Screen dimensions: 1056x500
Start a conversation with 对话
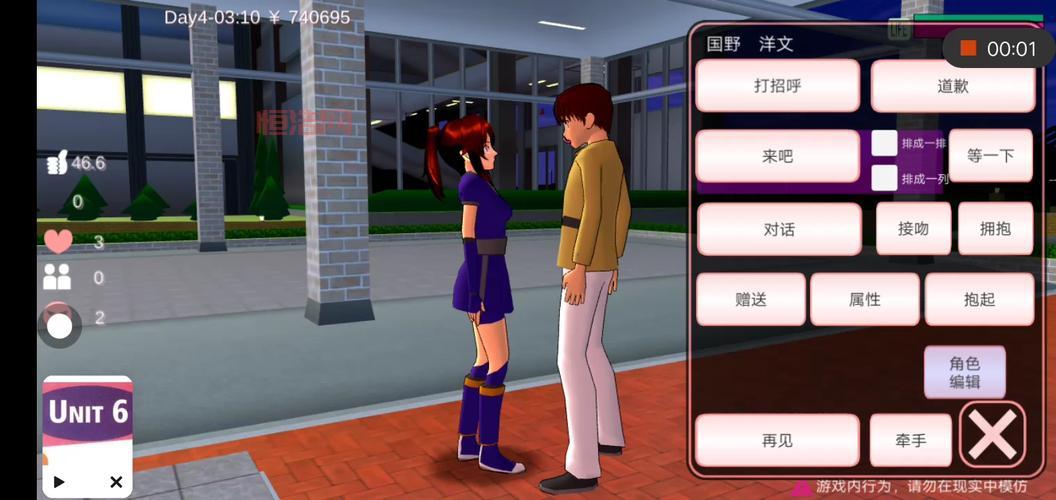[778, 229]
